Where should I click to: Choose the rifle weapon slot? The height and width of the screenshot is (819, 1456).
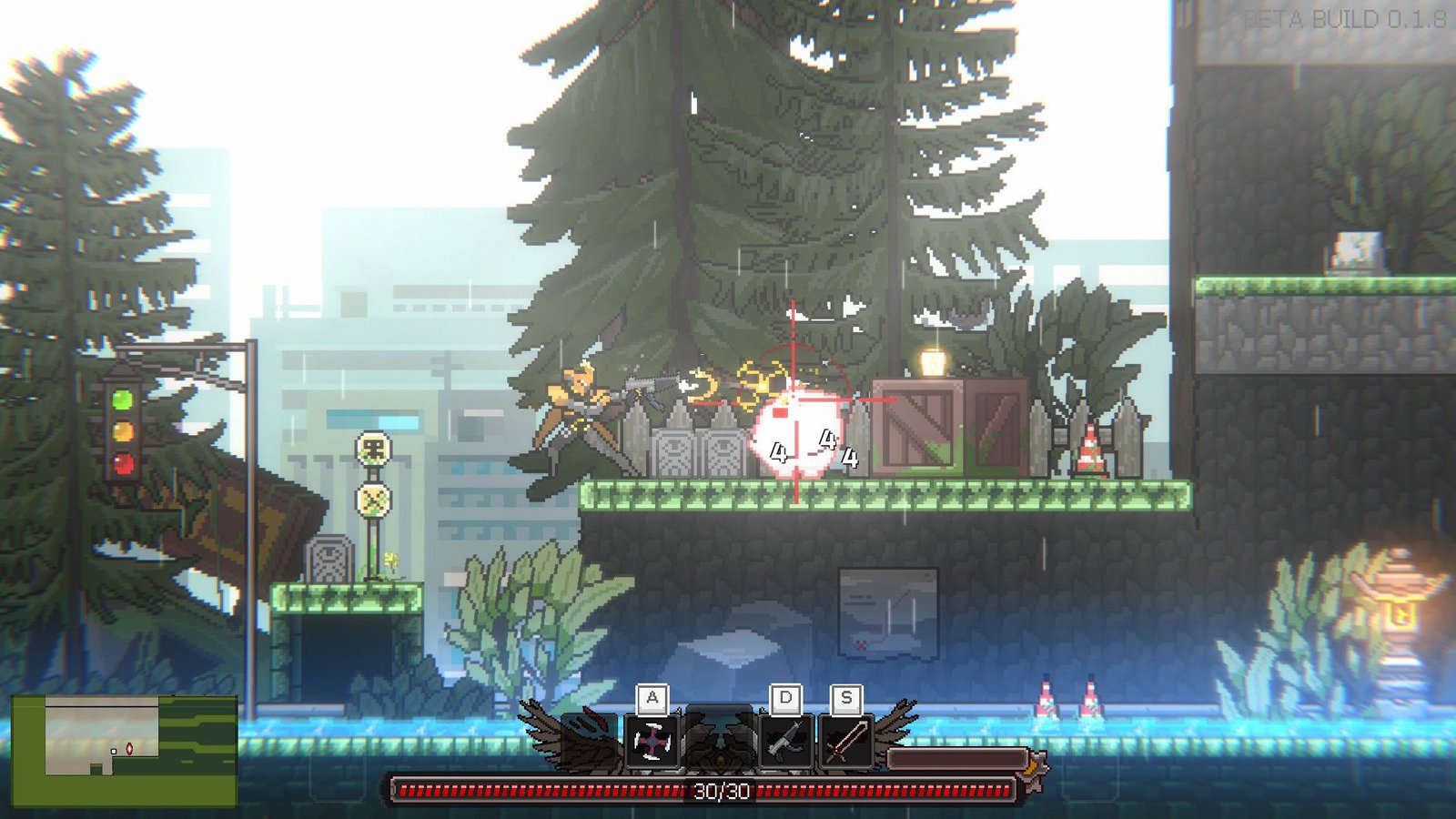tap(785, 743)
